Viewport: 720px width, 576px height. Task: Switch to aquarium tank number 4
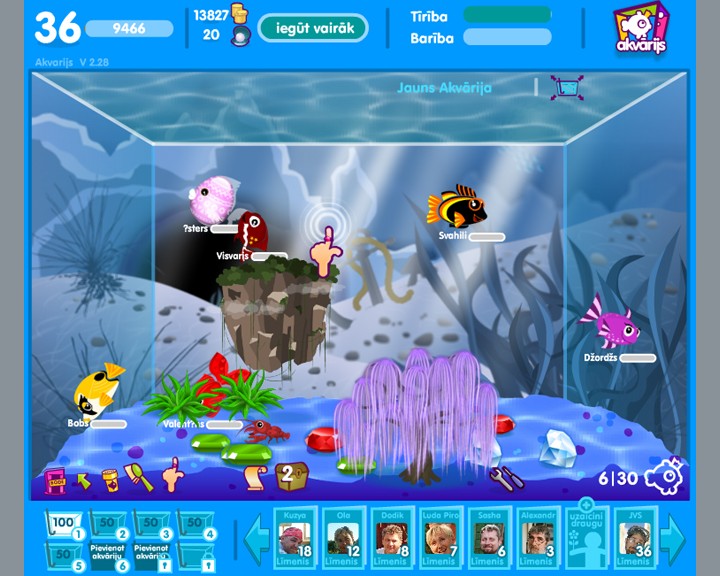click(194, 525)
